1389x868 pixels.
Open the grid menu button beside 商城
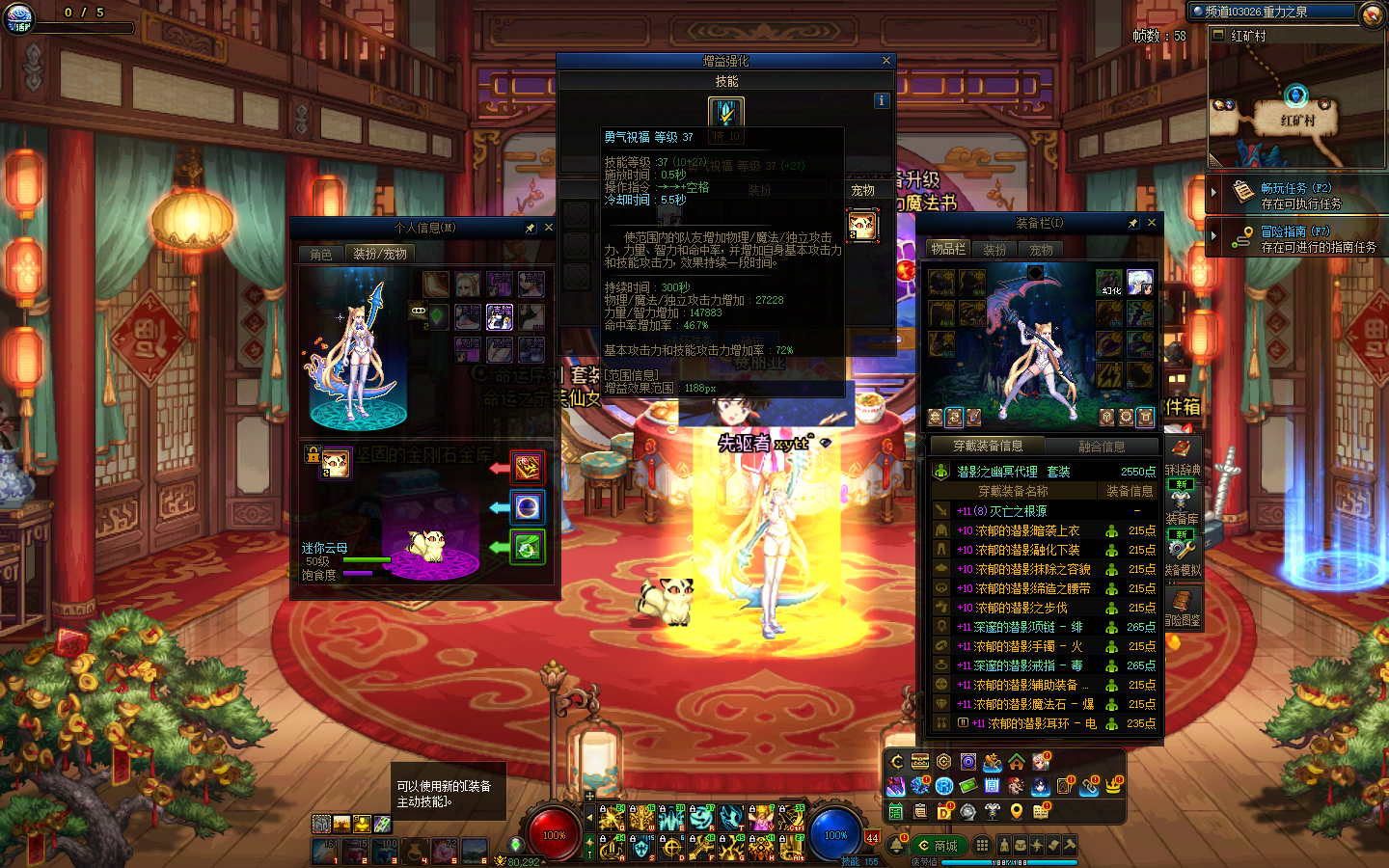[982, 846]
